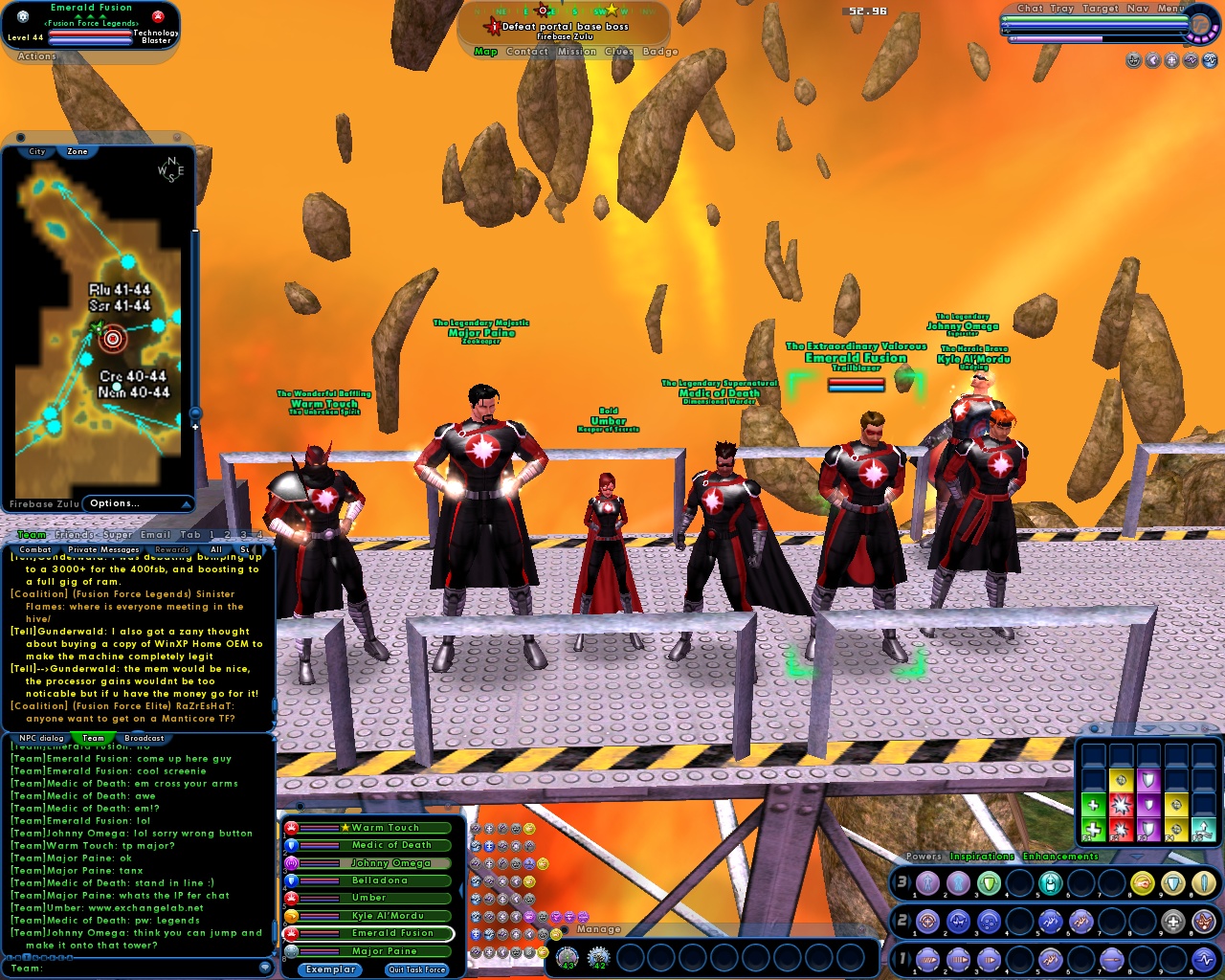Activate the targeting reticle power in tray 2

[926, 921]
